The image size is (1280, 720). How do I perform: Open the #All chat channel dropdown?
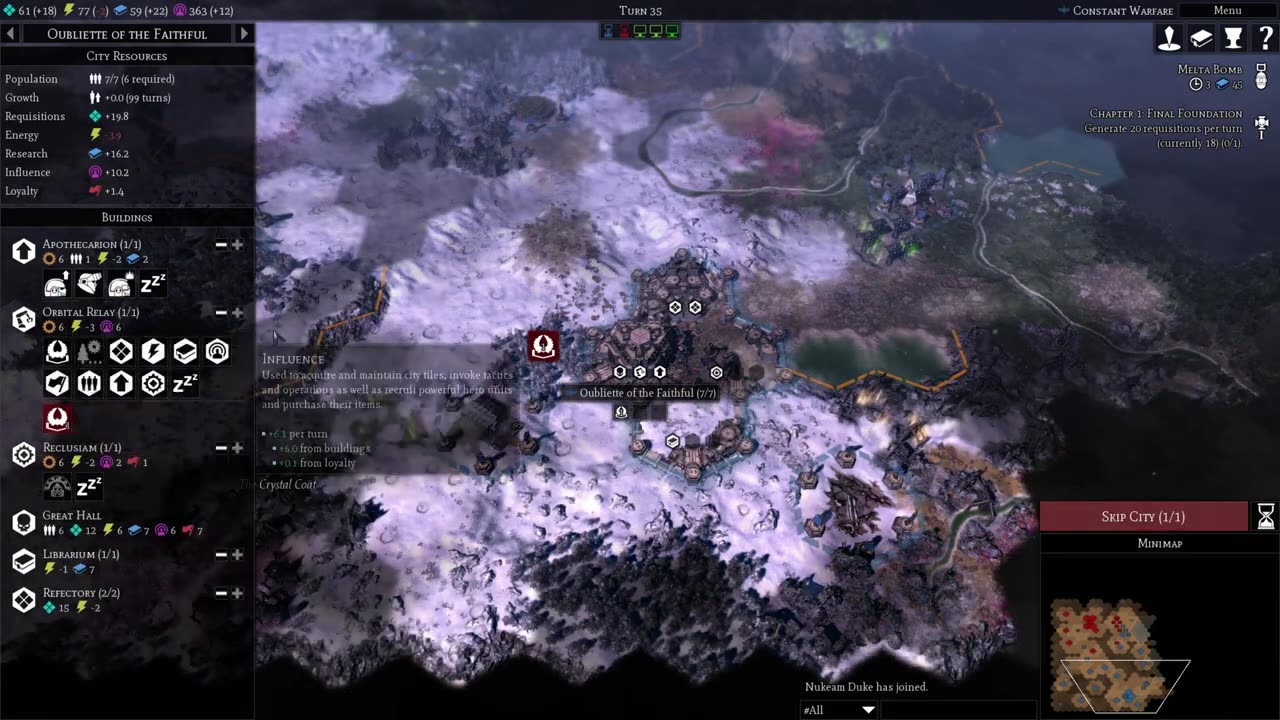(x=838, y=709)
